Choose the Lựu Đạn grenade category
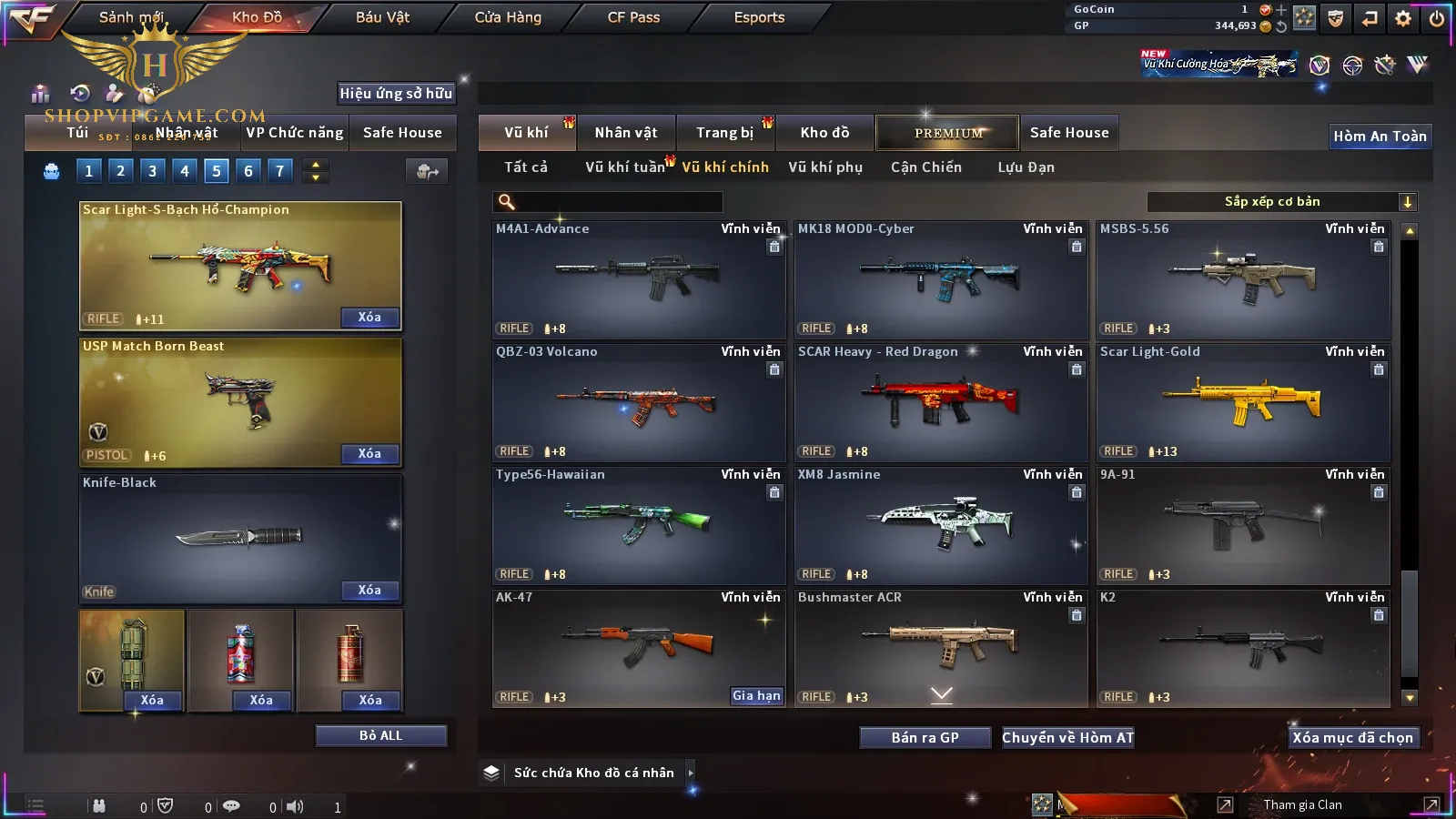This screenshot has width=1456, height=819. (1026, 167)
